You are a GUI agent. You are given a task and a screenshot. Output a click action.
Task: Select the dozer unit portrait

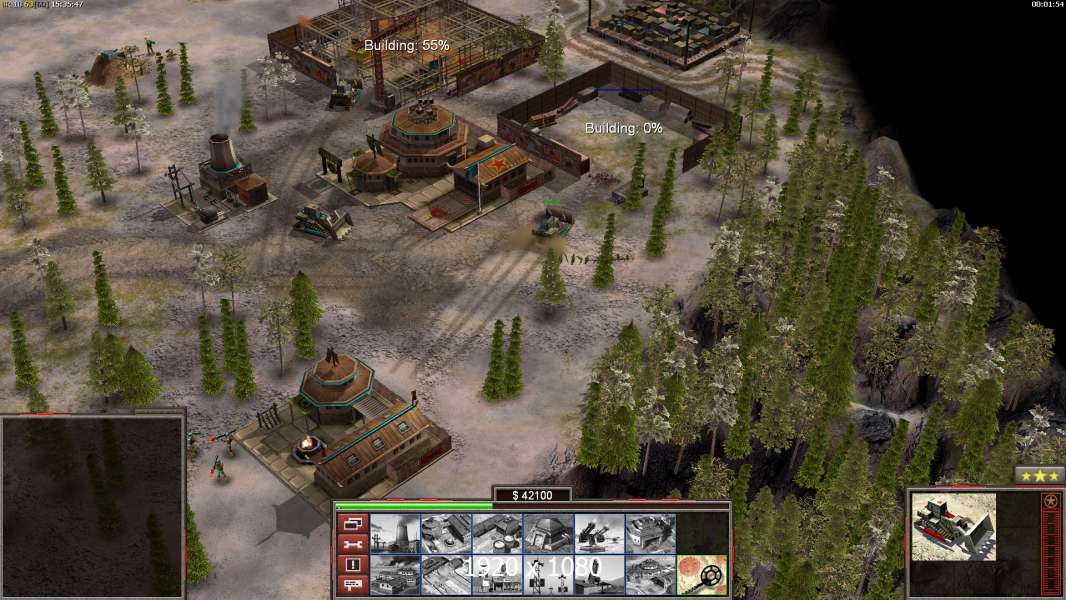pos(954,525)
